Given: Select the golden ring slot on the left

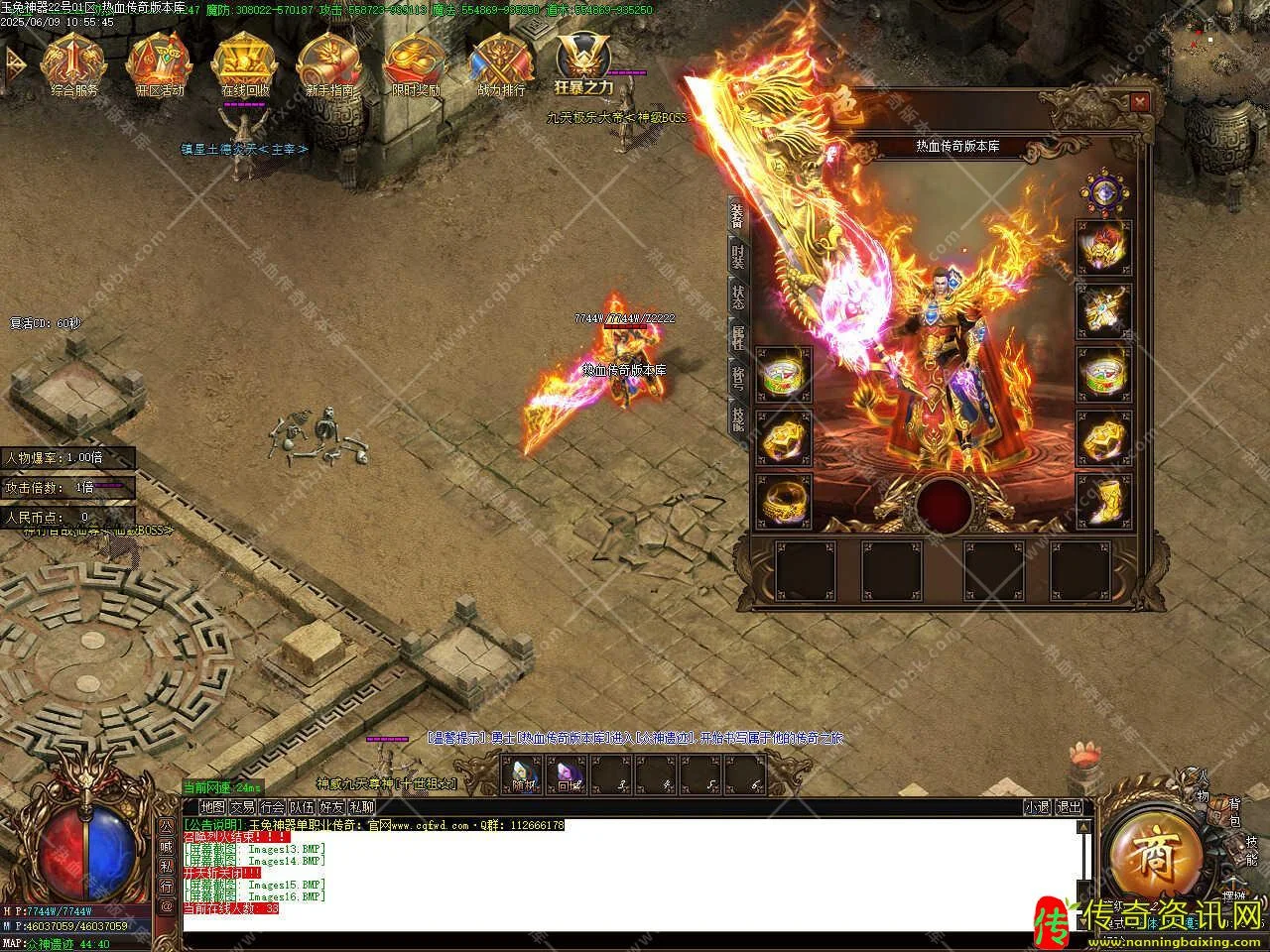Looking at the screenshot, I should (784, 500).
